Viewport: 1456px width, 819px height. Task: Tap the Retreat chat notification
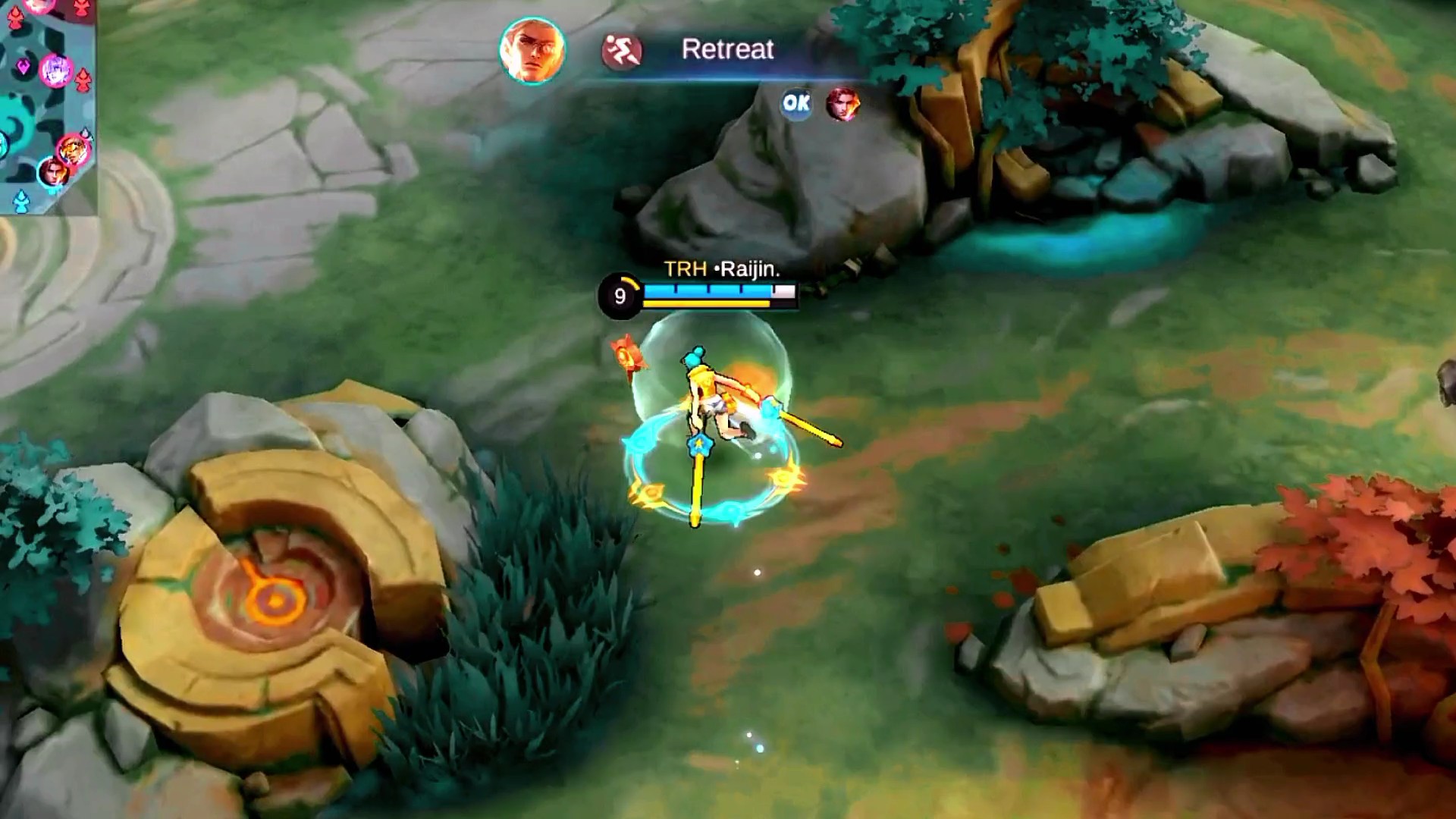[726, 50]
